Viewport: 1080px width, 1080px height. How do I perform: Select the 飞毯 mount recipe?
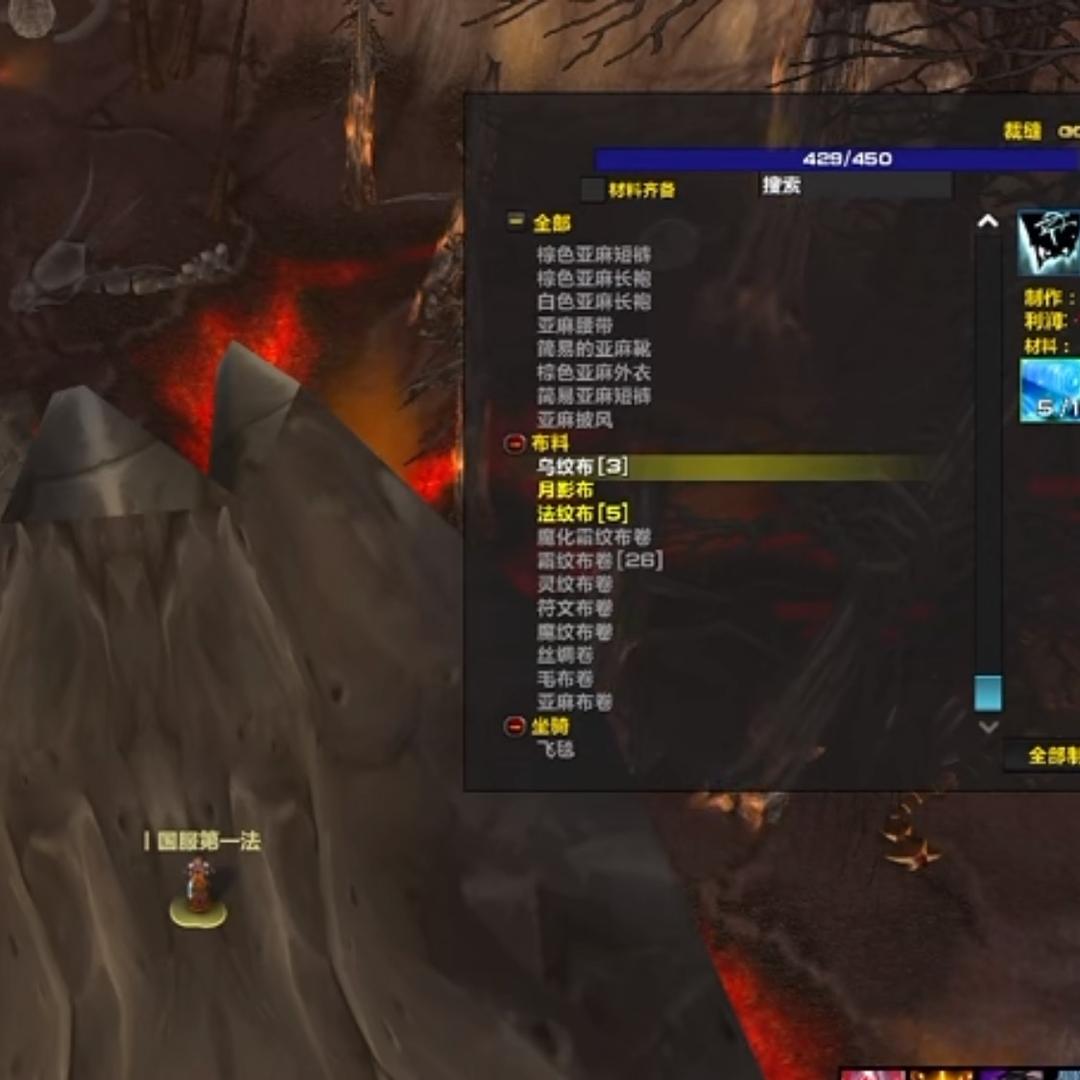(556, 749)
